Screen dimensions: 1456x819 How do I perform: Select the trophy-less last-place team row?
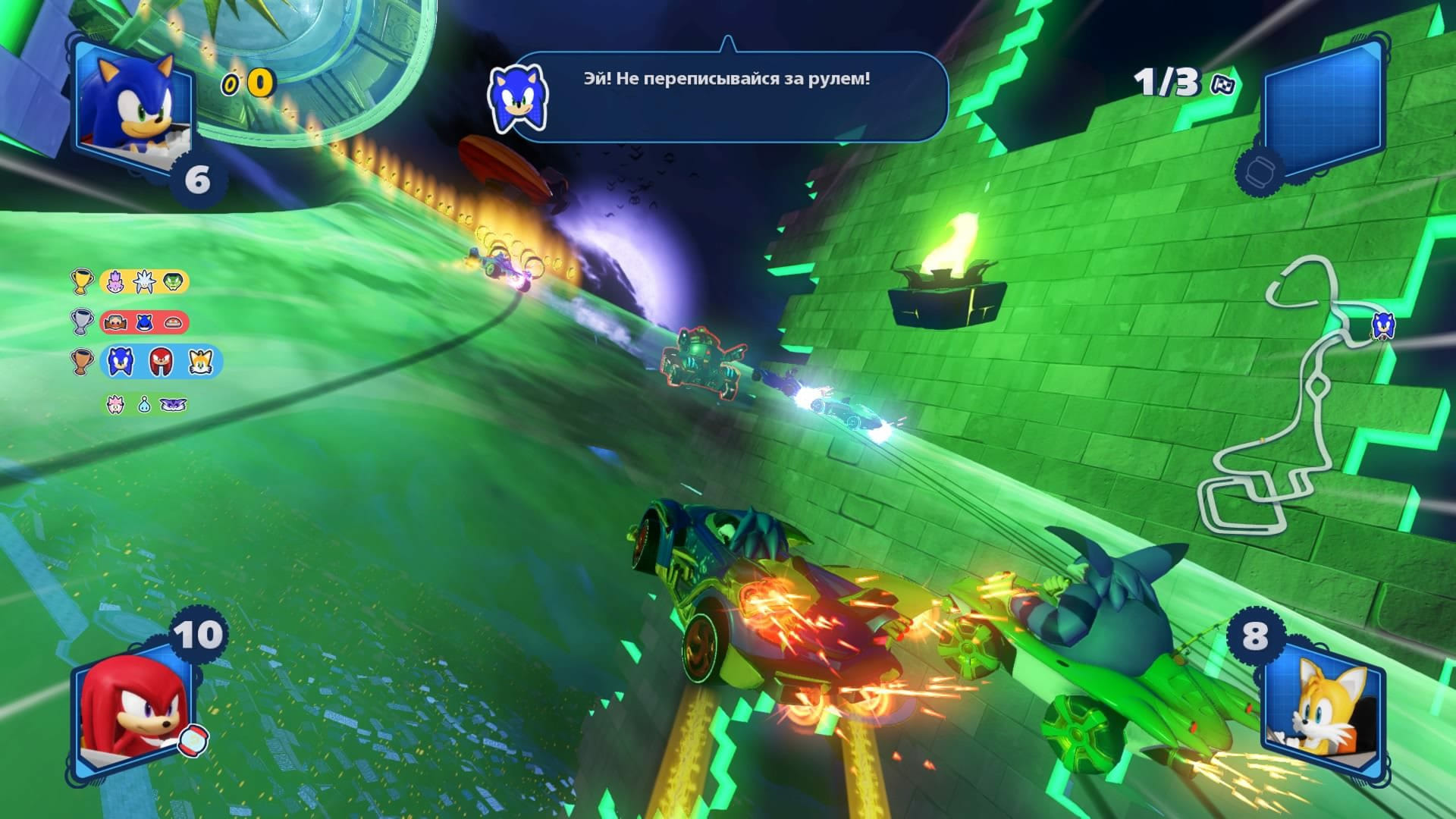click(146, 404)
